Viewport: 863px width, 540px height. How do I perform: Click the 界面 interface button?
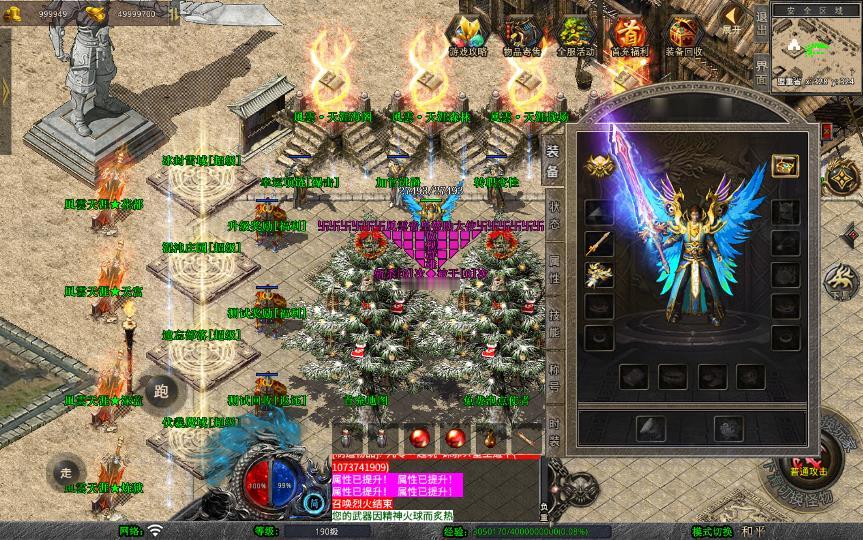[761, 70]
